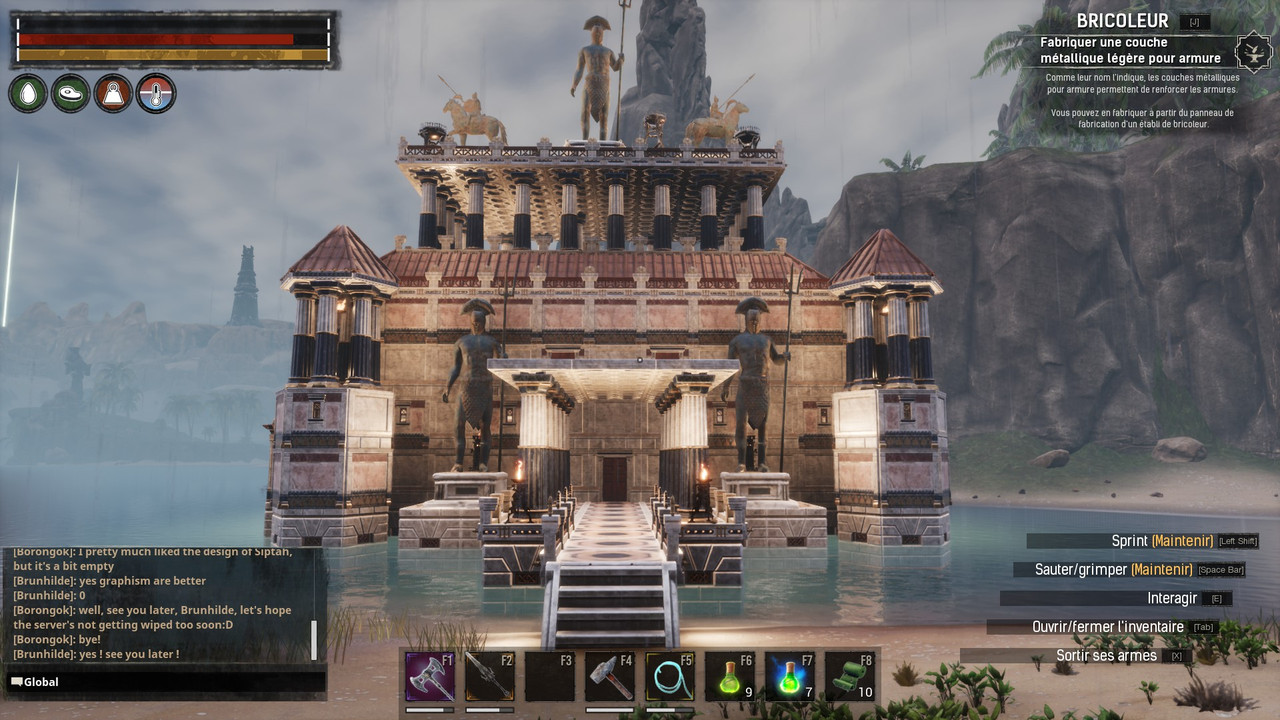
Task: Select the battle axe in hotbar slot F1
Action: 430,677
